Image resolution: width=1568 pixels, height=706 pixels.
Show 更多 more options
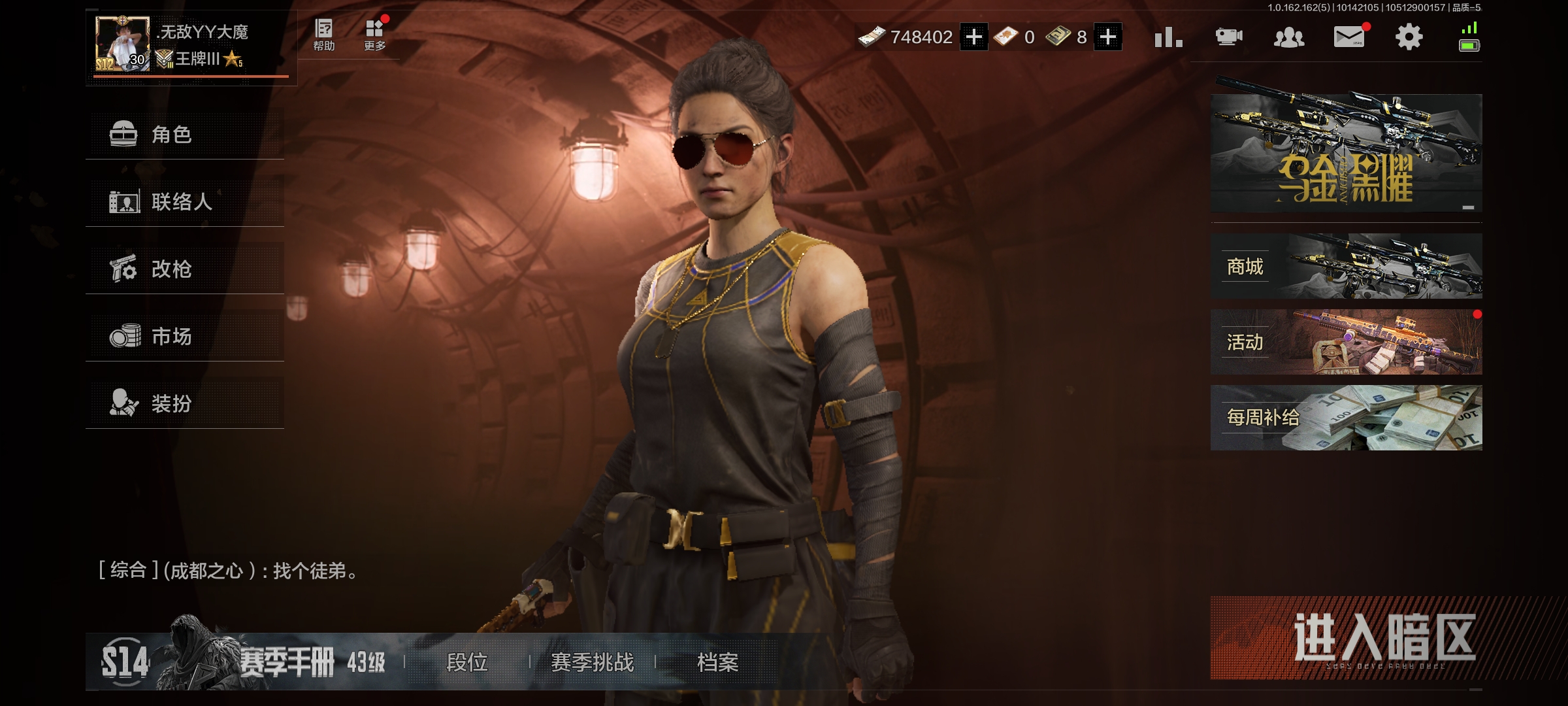pyautogui.click(x=375, y=35)
